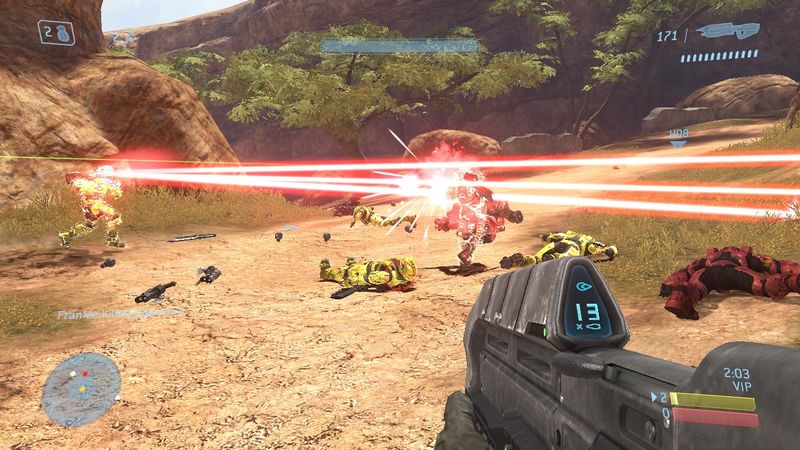
Task: Click the blue teammate waypoint marker
Action: (x=678, y=142)
